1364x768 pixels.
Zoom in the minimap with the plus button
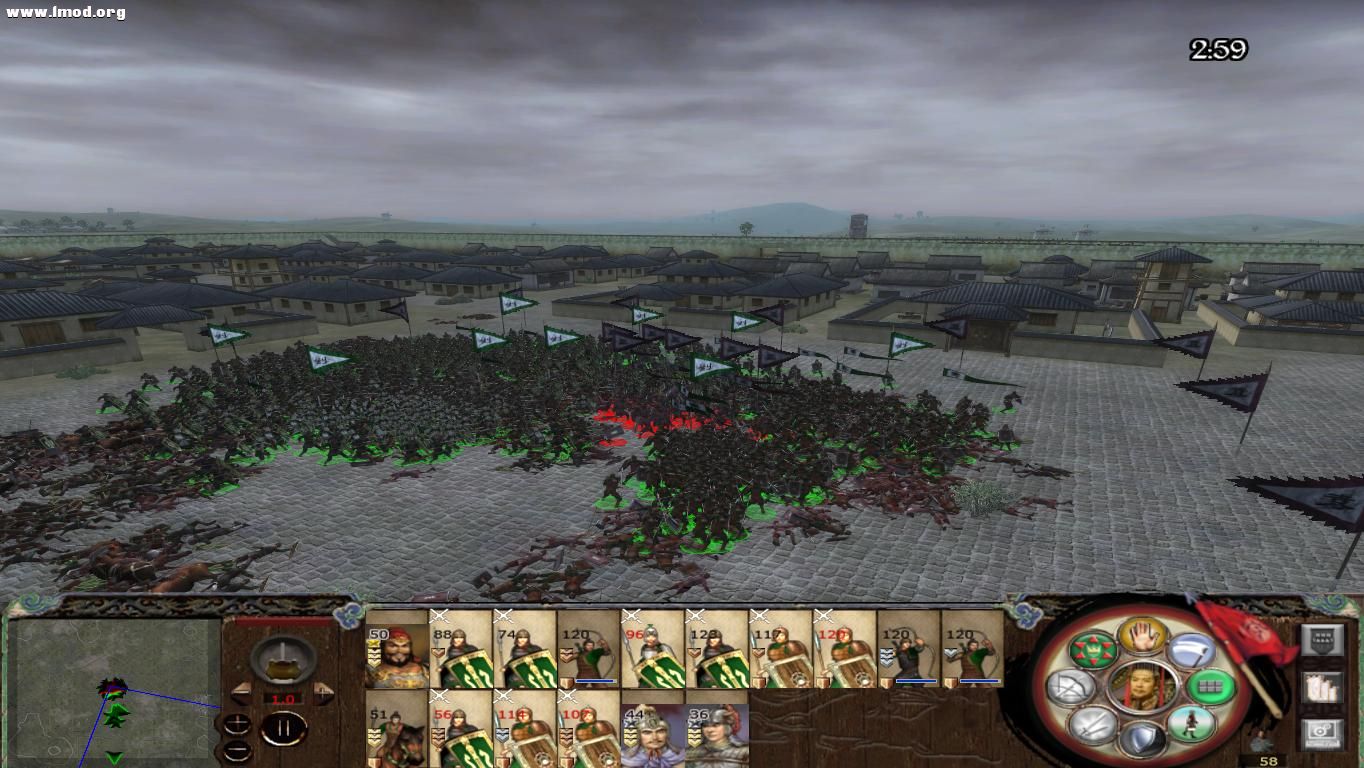pyautogui.click(x=237, y=723)
